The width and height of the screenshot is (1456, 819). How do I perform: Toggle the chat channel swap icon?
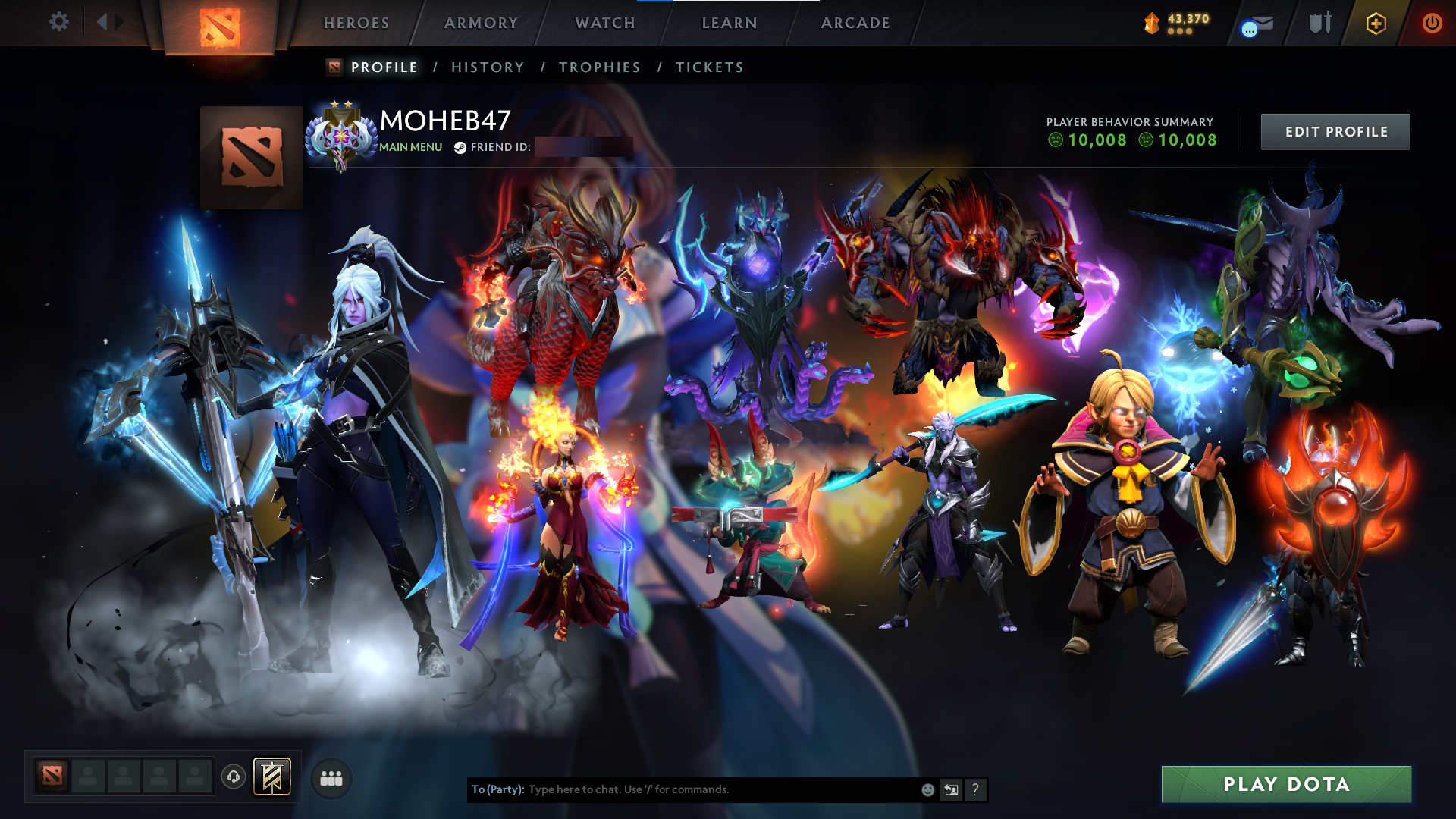(x=951, y=789)
